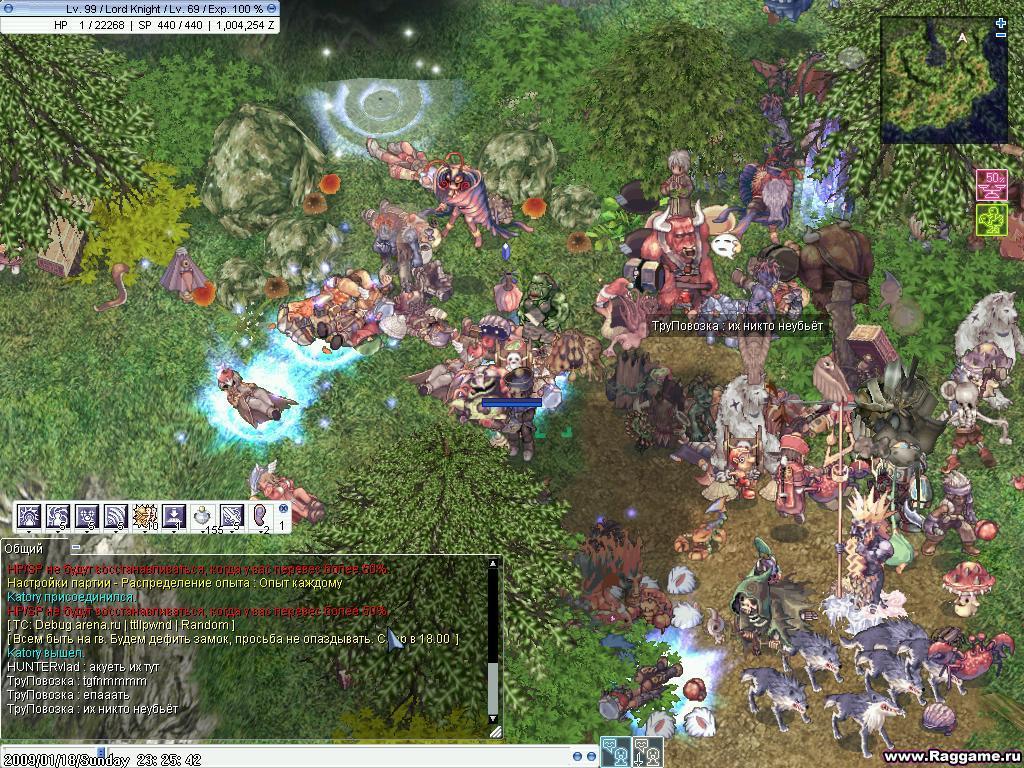Zoom out the minimap with the minus button
1024x768 pixels.
(1001, 35)
